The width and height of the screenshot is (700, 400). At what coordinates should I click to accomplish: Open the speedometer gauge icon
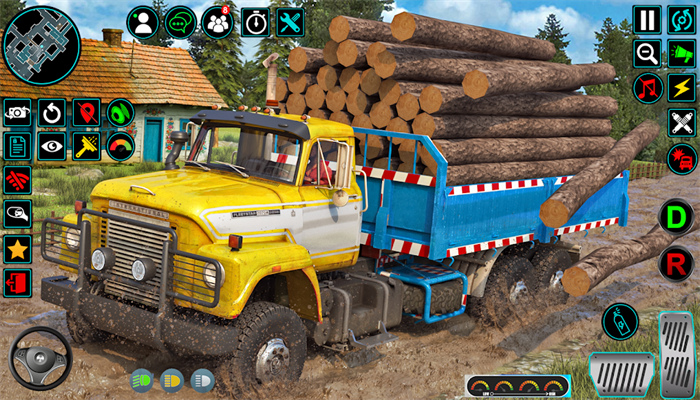coord(121,147)
